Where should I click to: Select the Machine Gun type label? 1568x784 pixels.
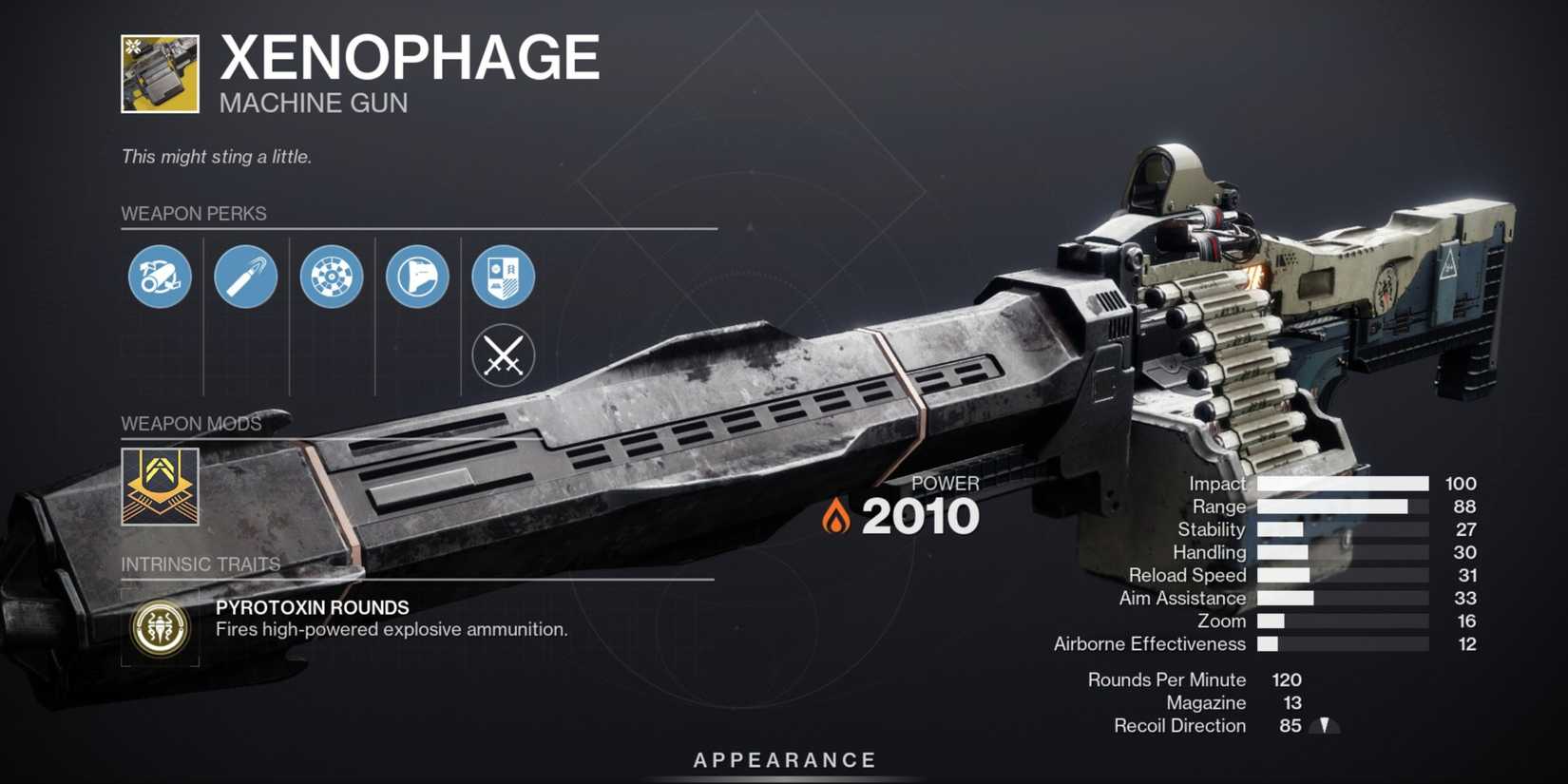click(312, 103)
